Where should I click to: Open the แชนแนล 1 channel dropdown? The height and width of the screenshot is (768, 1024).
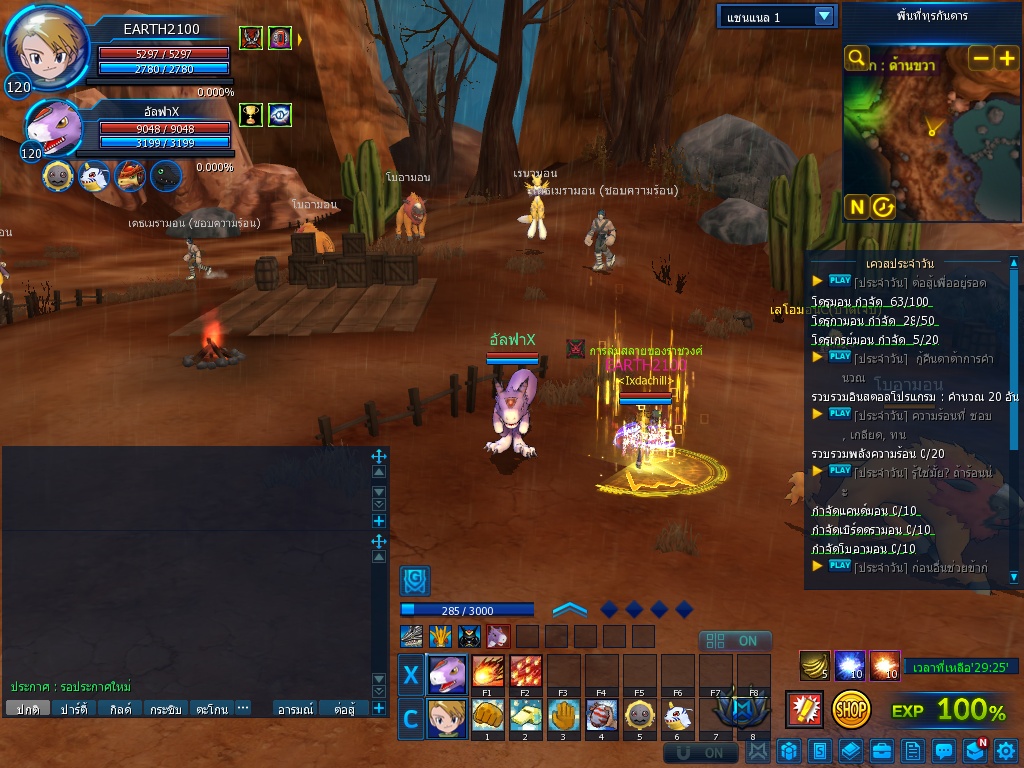[823, 16]
